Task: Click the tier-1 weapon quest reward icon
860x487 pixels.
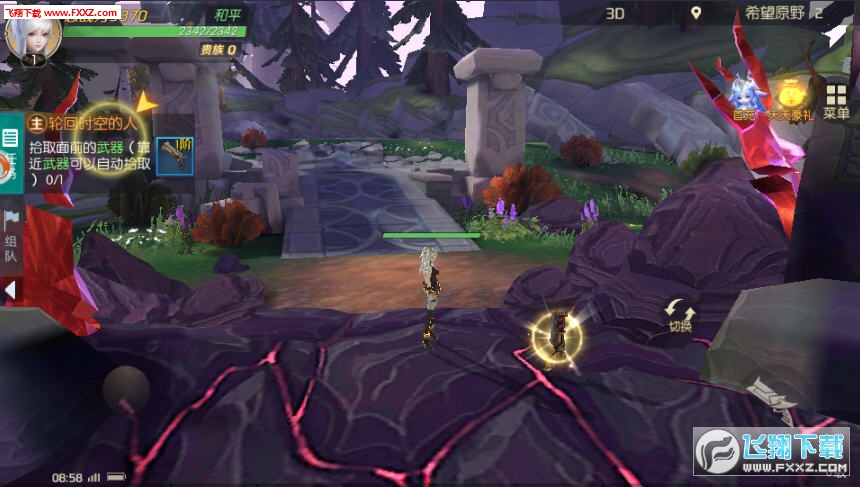Action: point(175,157)
